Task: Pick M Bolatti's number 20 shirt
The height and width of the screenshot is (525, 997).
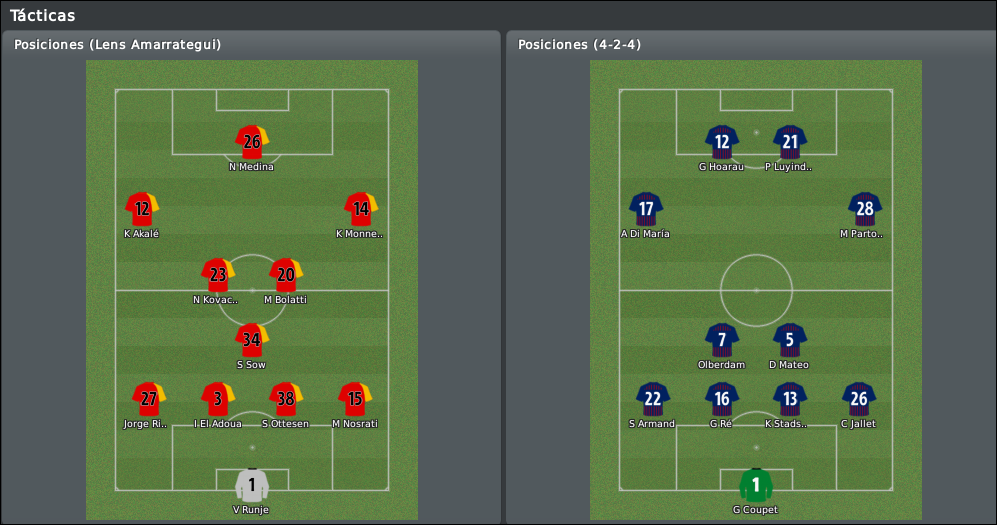Action: (x=286, y=275)
